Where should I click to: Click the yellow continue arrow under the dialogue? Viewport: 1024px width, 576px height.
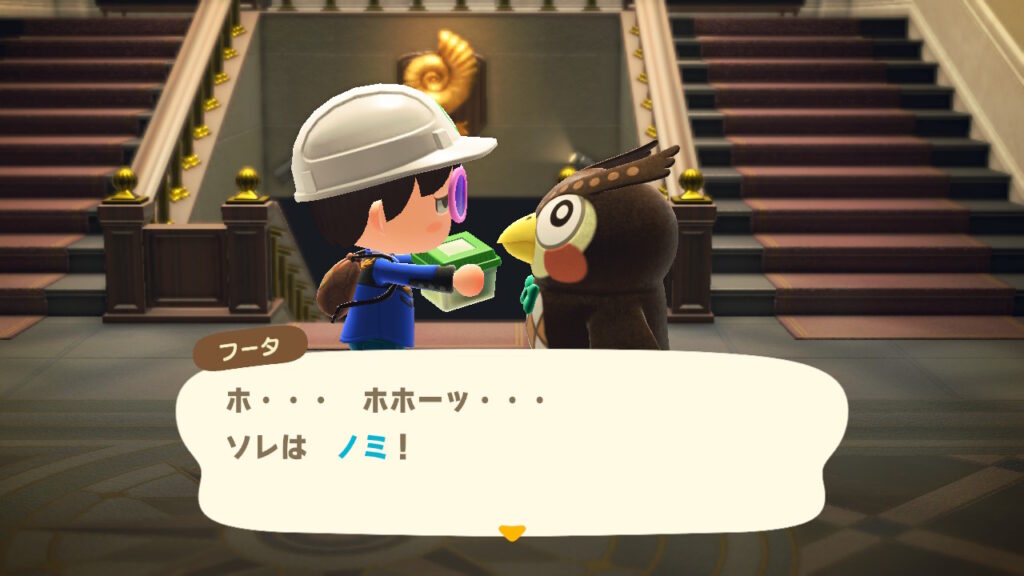[511, 533]
